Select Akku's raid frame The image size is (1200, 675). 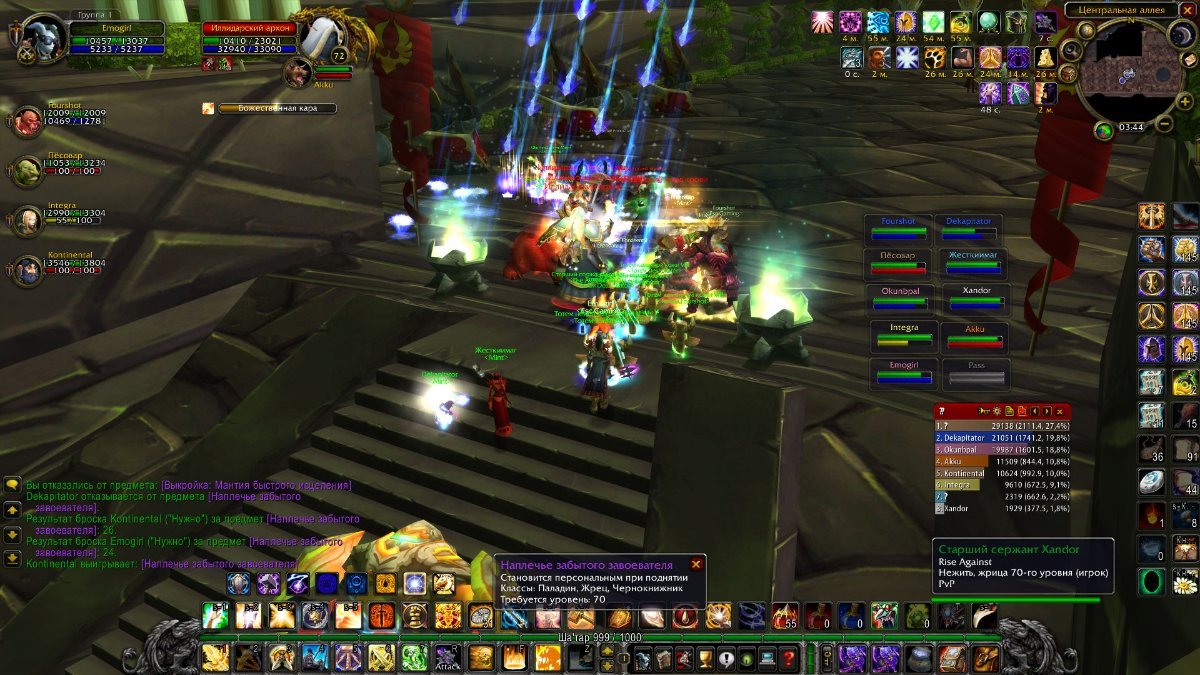(x=976, y=337)
